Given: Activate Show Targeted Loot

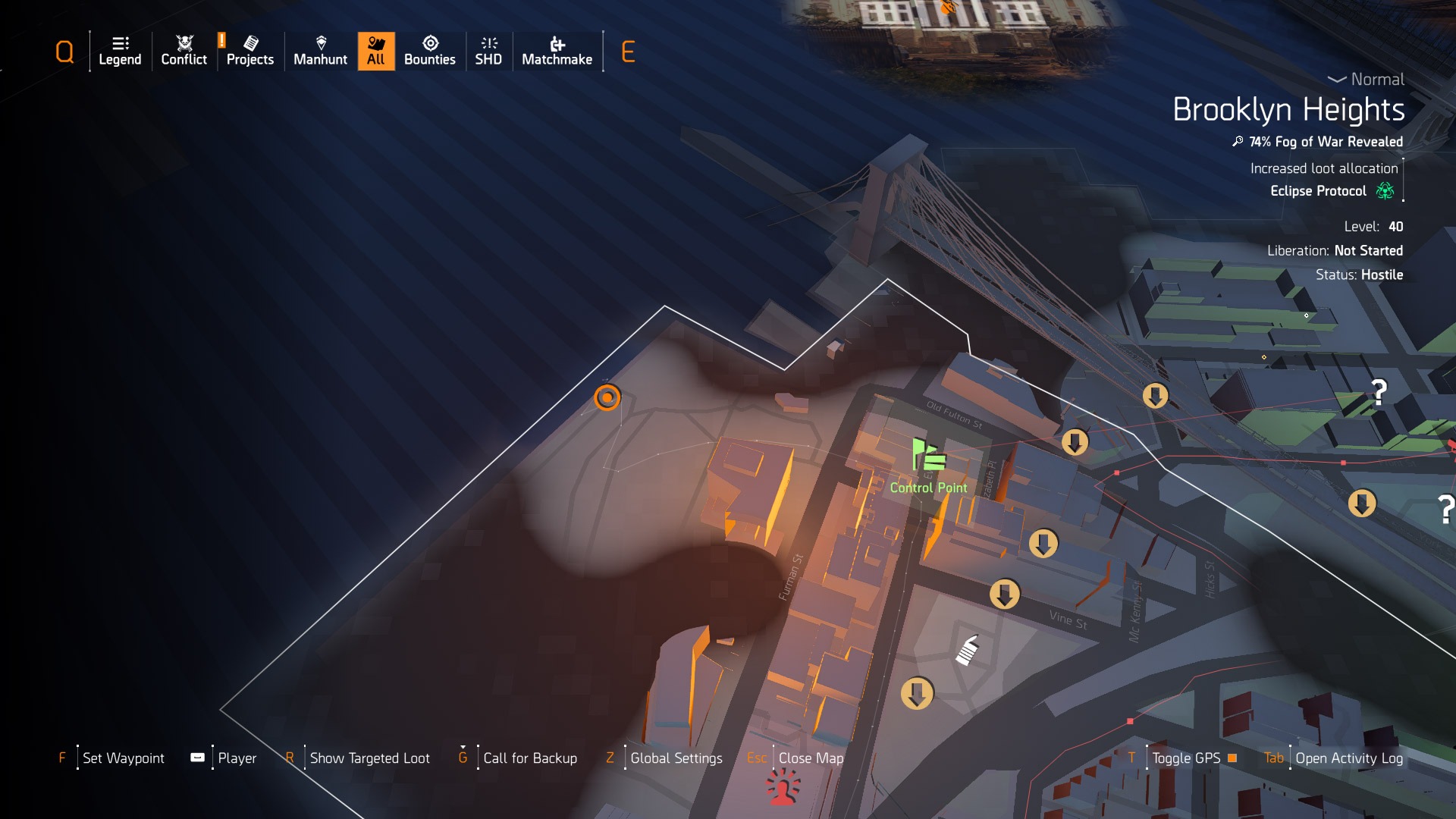Looking at the screenshot, I should [369, 758].
